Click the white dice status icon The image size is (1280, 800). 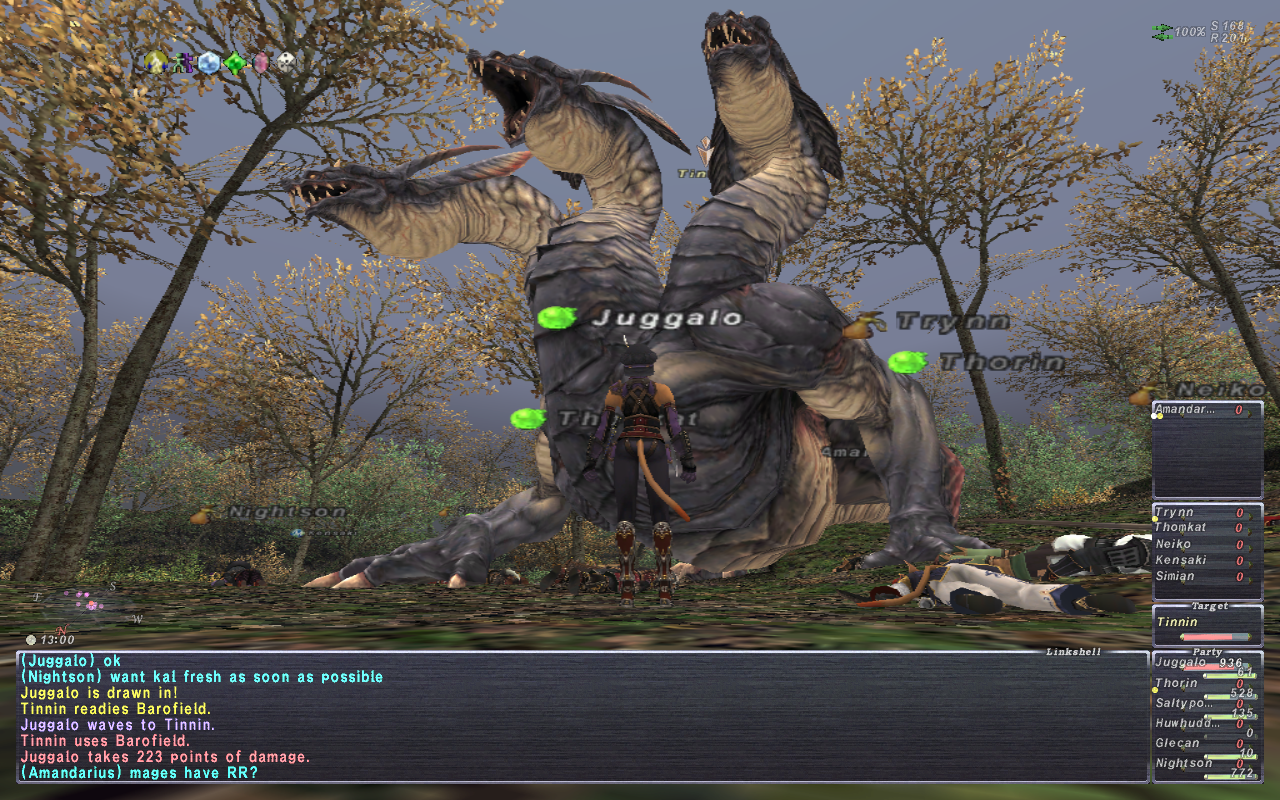click(287, 63)
